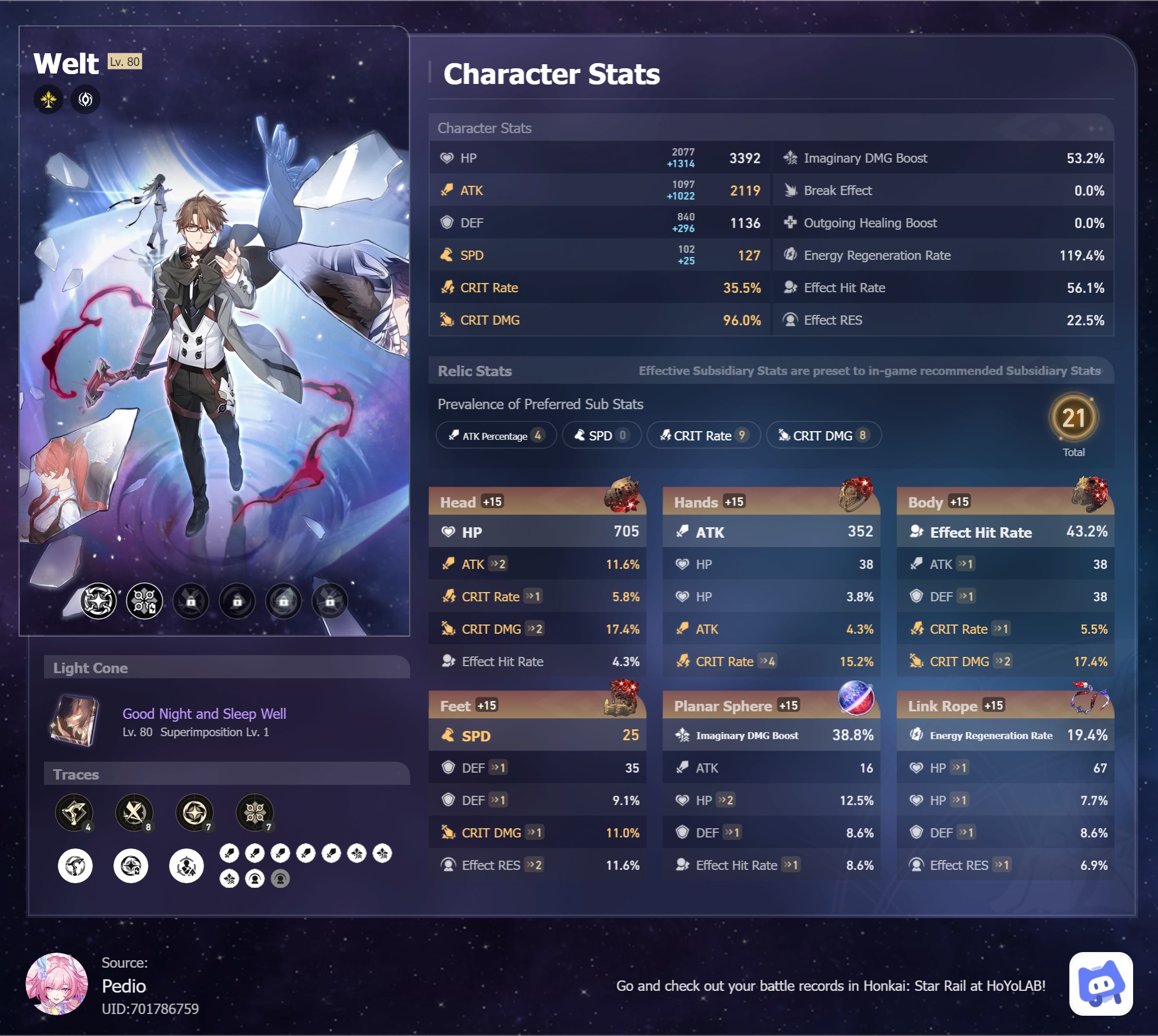Click the CRIT Rate sub stat chip

pos(703,435)
